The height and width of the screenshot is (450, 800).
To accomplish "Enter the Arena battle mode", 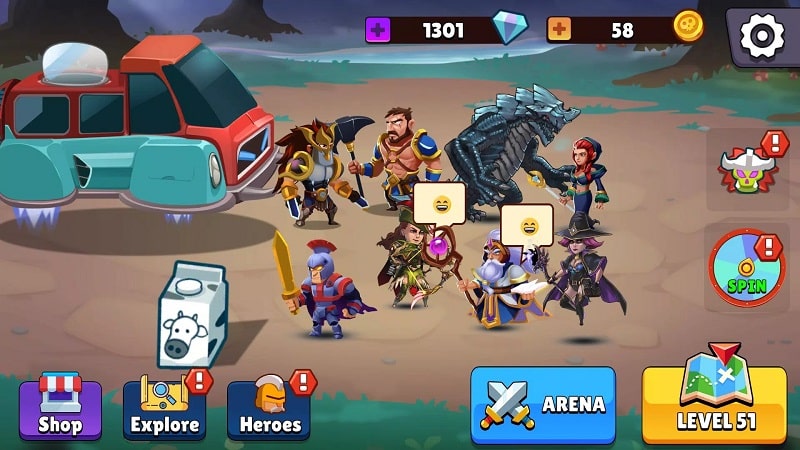I will 543,404.
